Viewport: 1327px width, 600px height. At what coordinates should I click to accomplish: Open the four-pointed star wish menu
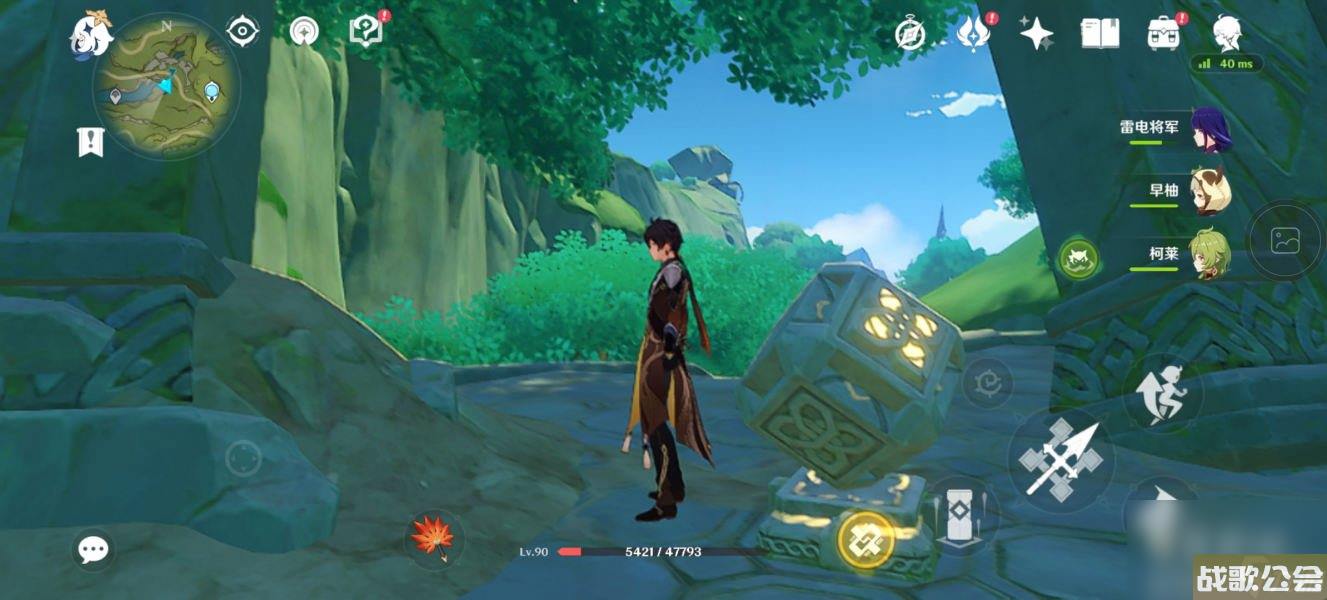[x=1036, y=34]
